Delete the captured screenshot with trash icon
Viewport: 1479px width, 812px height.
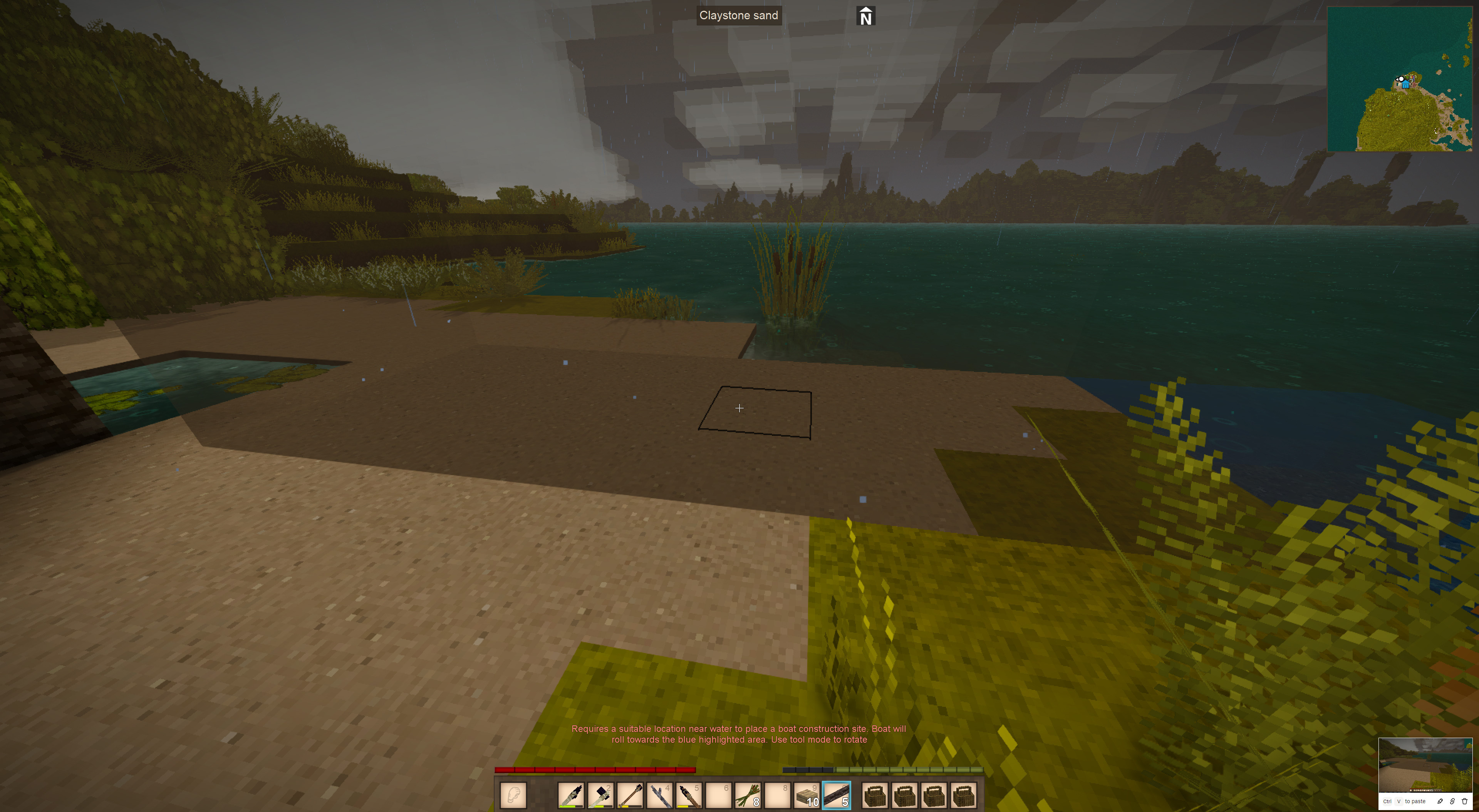[x=1465, y=801]
